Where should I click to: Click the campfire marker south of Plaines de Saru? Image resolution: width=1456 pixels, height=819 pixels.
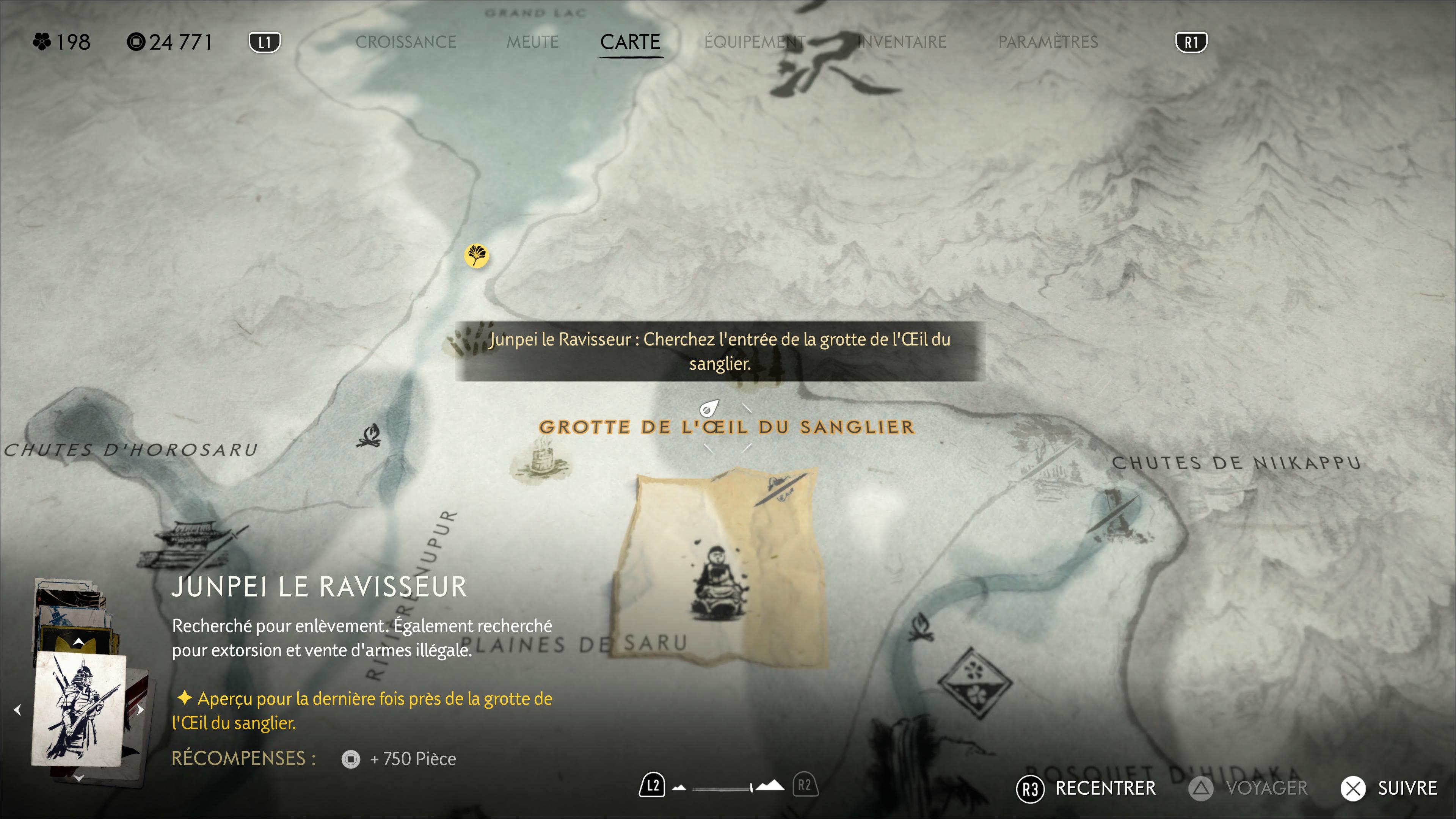pos(921,628)
